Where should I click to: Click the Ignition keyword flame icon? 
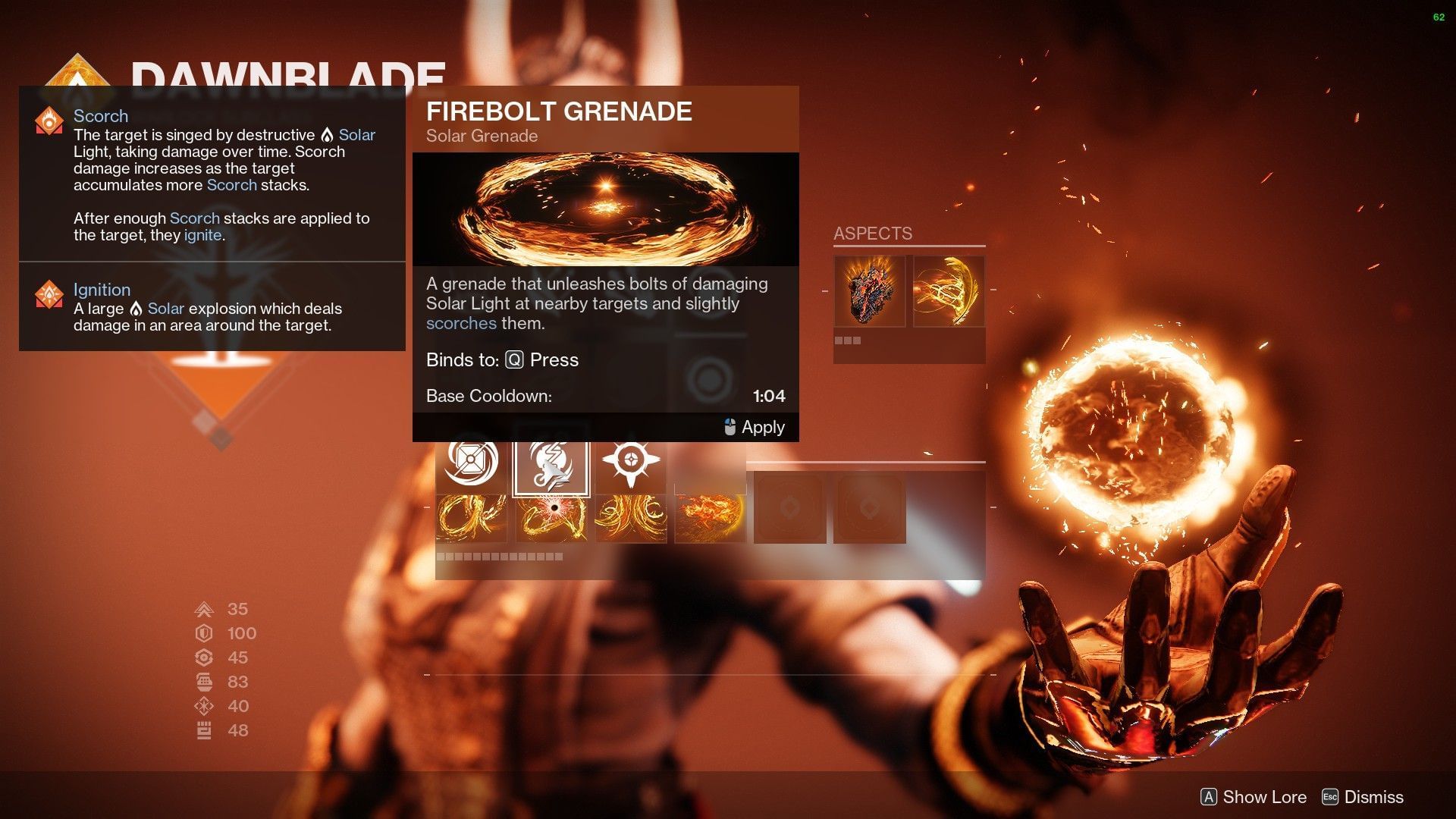pyautogui.click(x=49, y=295)
